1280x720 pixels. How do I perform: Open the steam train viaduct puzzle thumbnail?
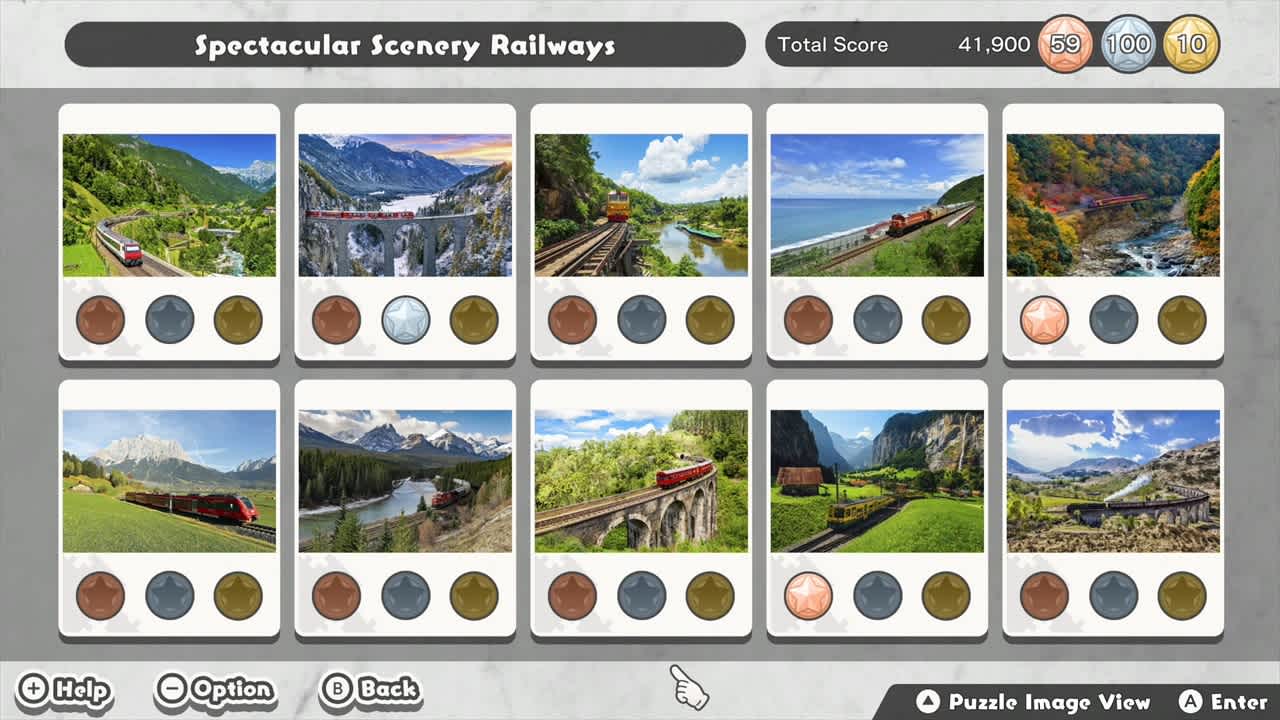tap(1113, 481)
